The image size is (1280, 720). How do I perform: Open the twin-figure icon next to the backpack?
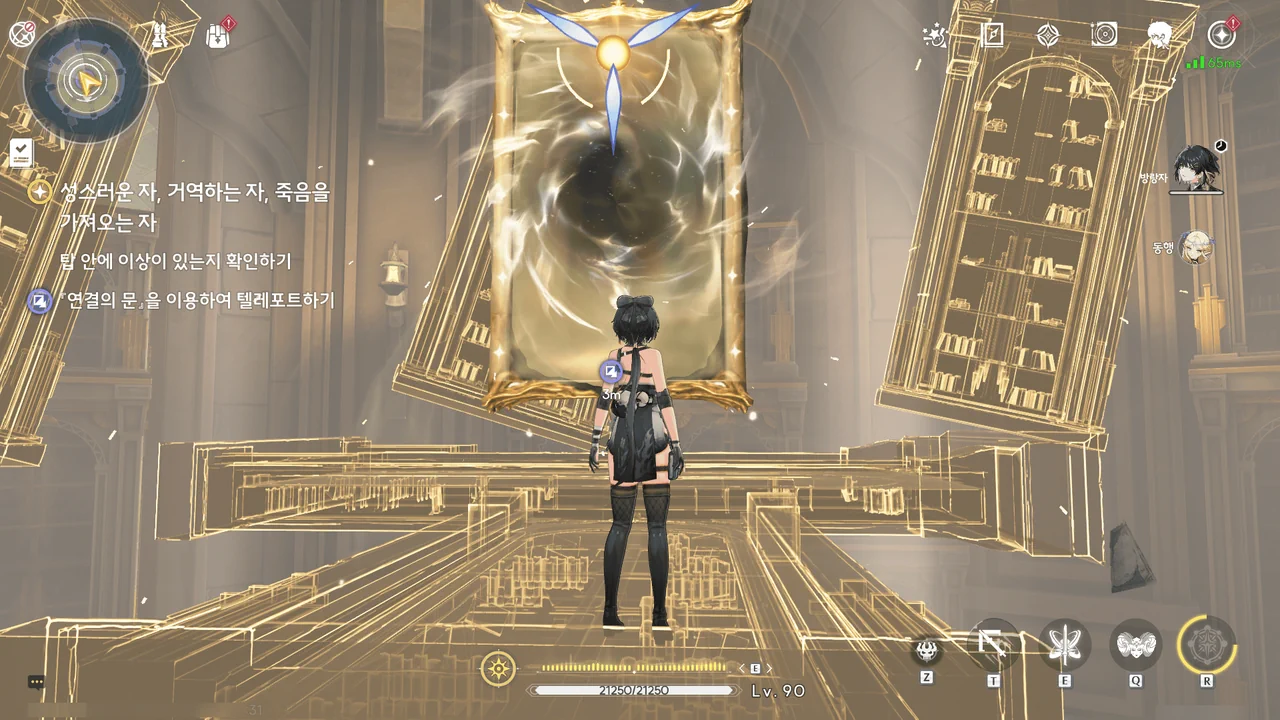pyautogui.click(x=159, y=36)
